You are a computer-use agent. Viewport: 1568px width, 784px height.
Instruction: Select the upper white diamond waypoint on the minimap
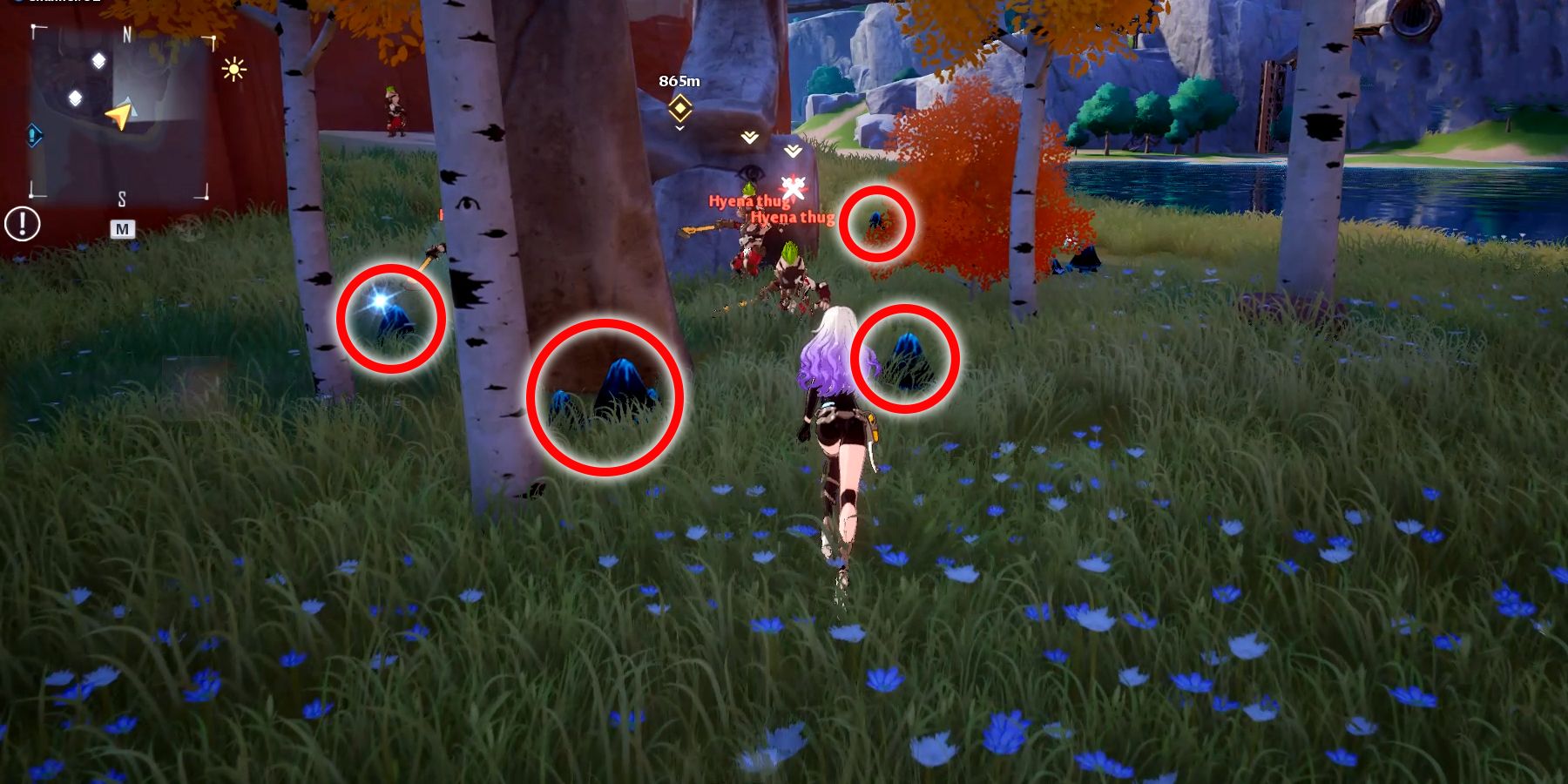98,61
